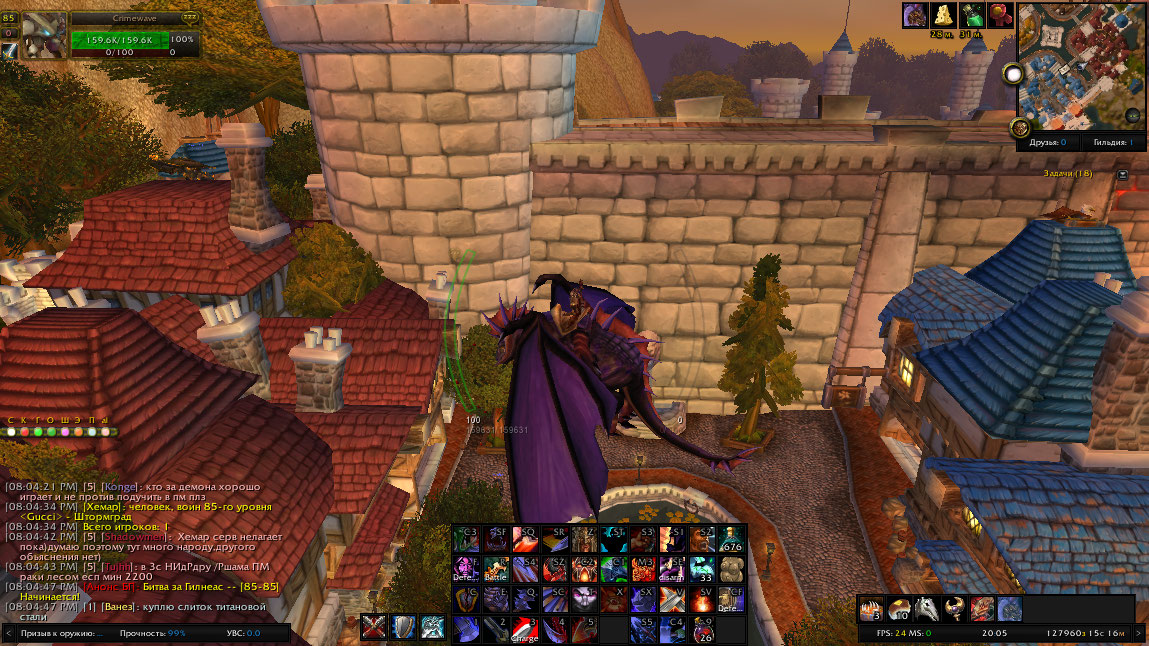Use the green potion with count 676
The height and width of the screenshot is (646, 1149).
point(731,539)
